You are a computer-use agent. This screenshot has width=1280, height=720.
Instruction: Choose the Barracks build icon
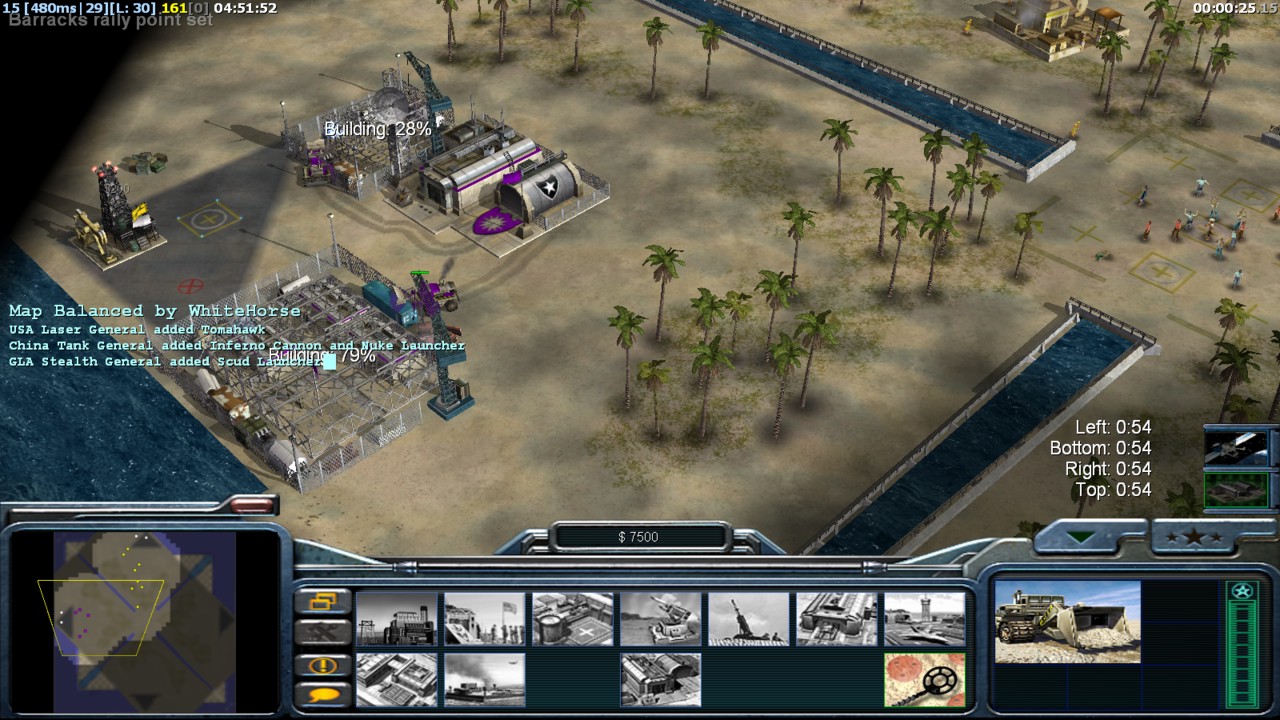click(485, 619)
